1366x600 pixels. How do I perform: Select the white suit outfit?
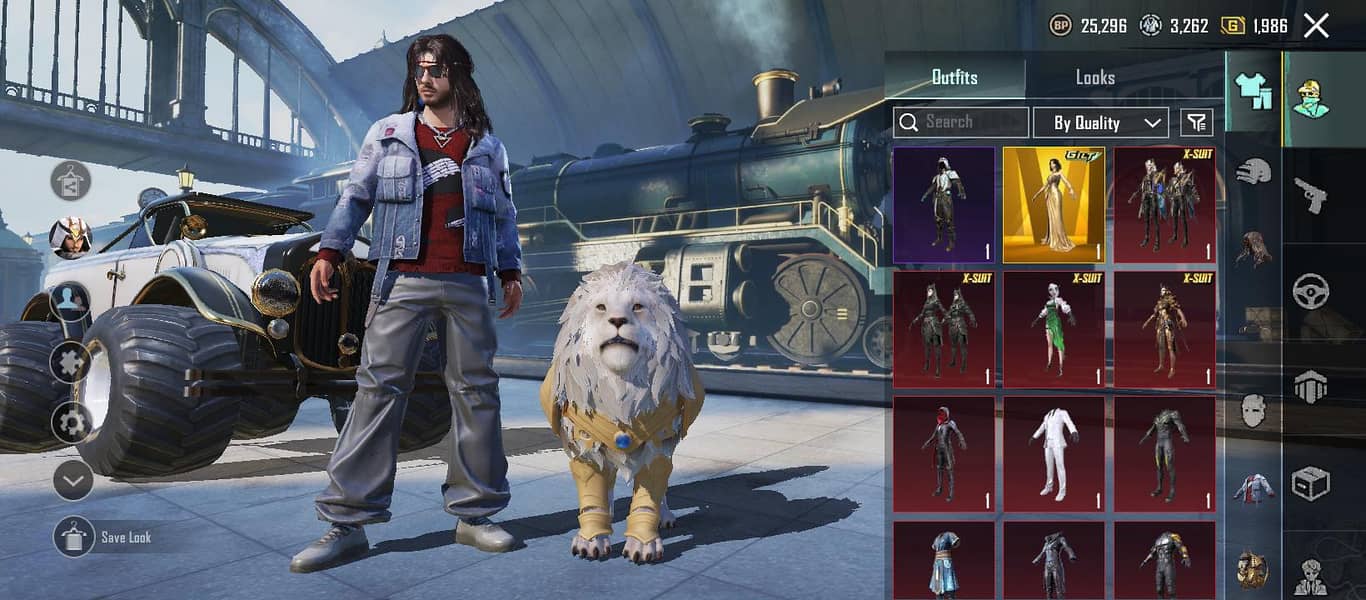(x=1054, y=454)
